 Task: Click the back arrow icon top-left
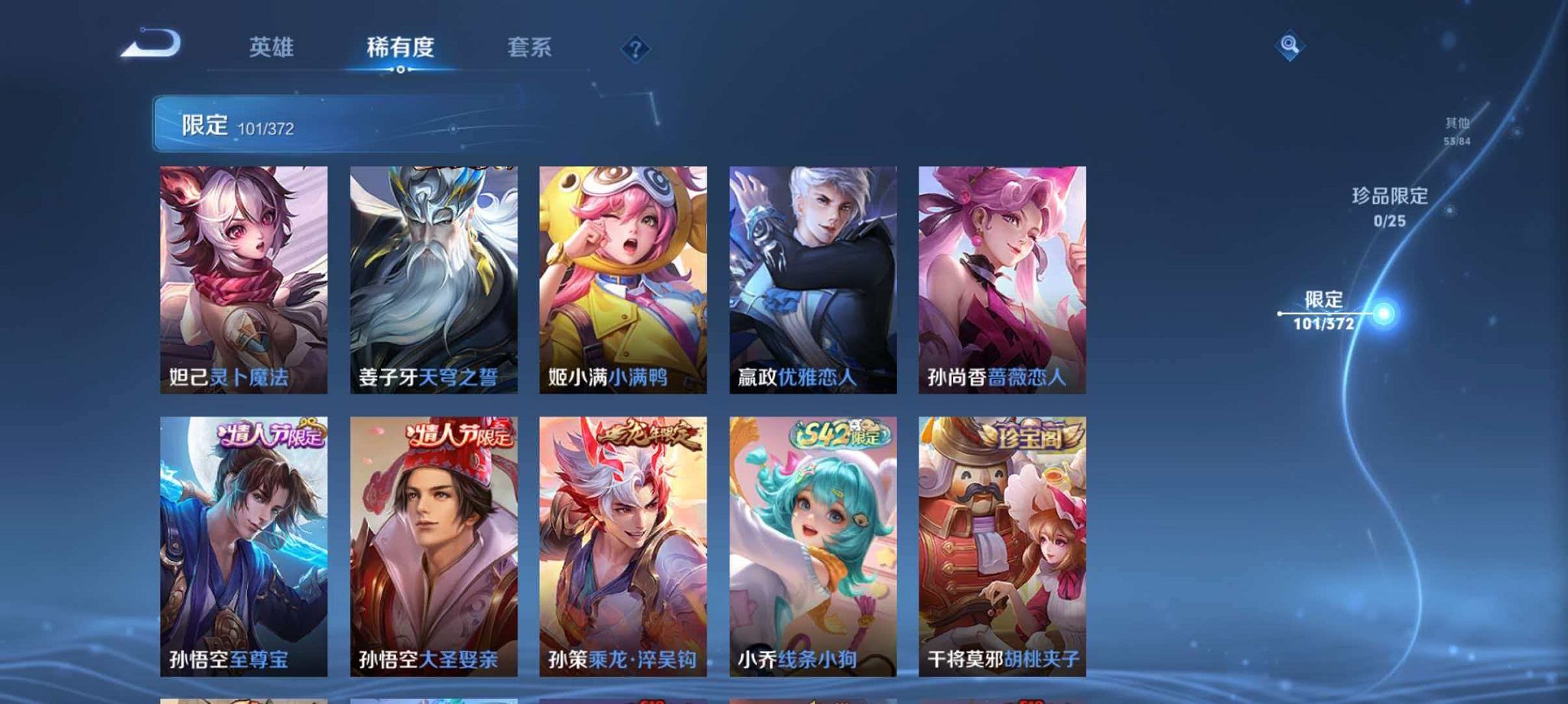(148, 47)
